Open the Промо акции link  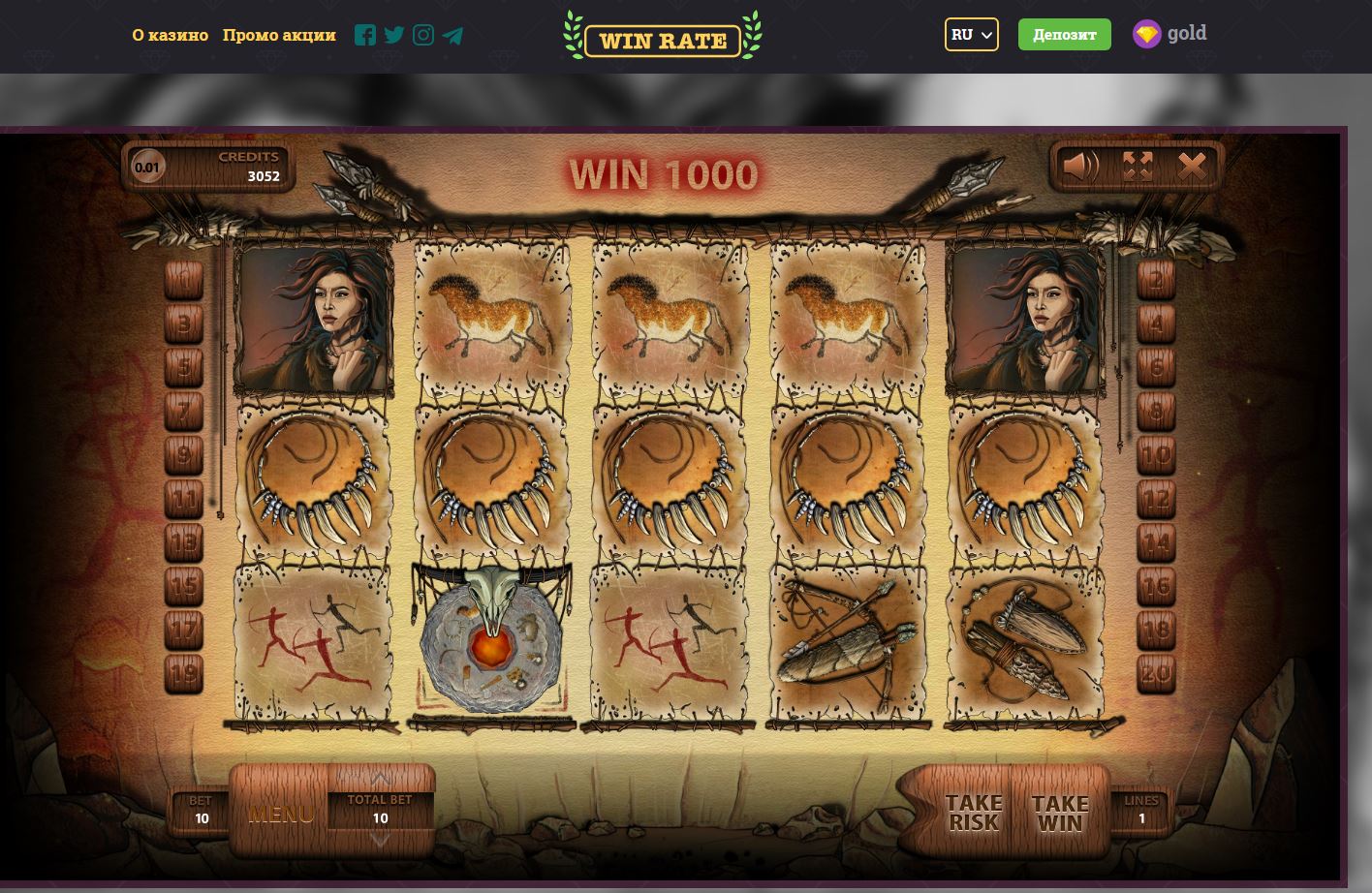[279, 35]
